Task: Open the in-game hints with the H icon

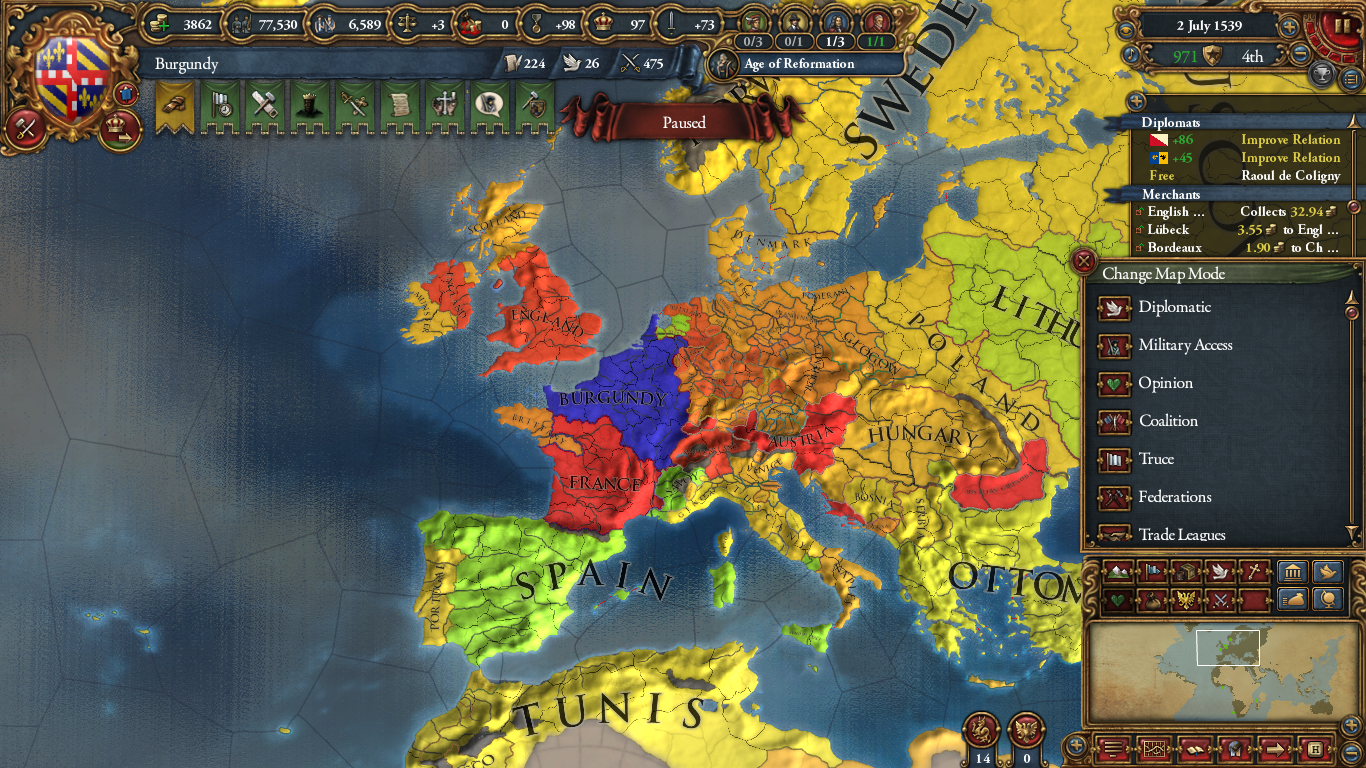Action: point(1315,749)
